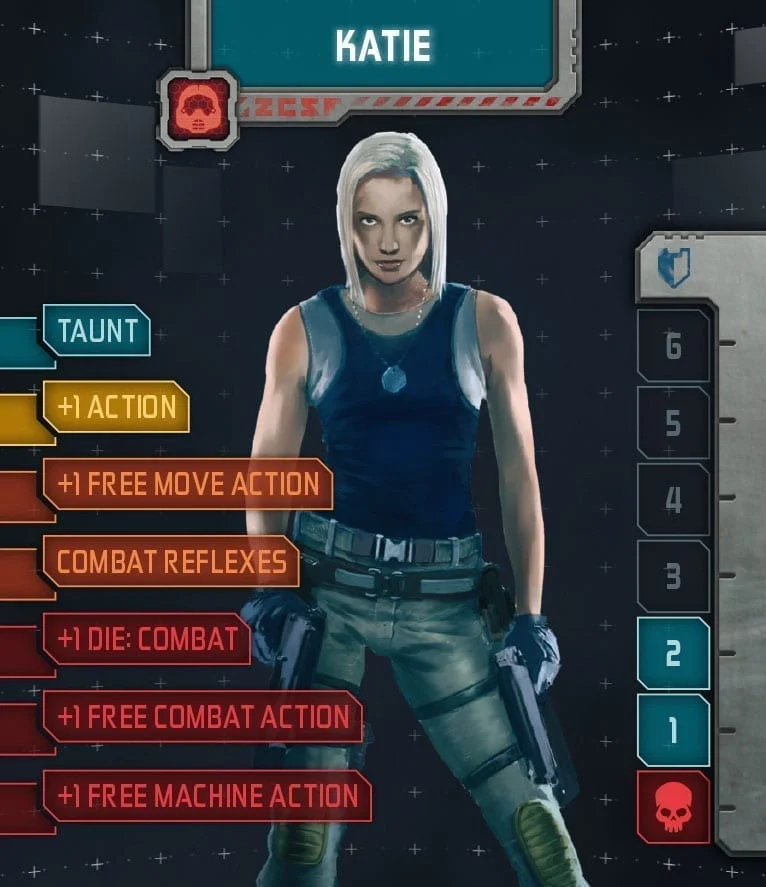Select the +1 Free Machine Action skill
The width and height of the screenshot is (766, 887).
coord(206,796)
